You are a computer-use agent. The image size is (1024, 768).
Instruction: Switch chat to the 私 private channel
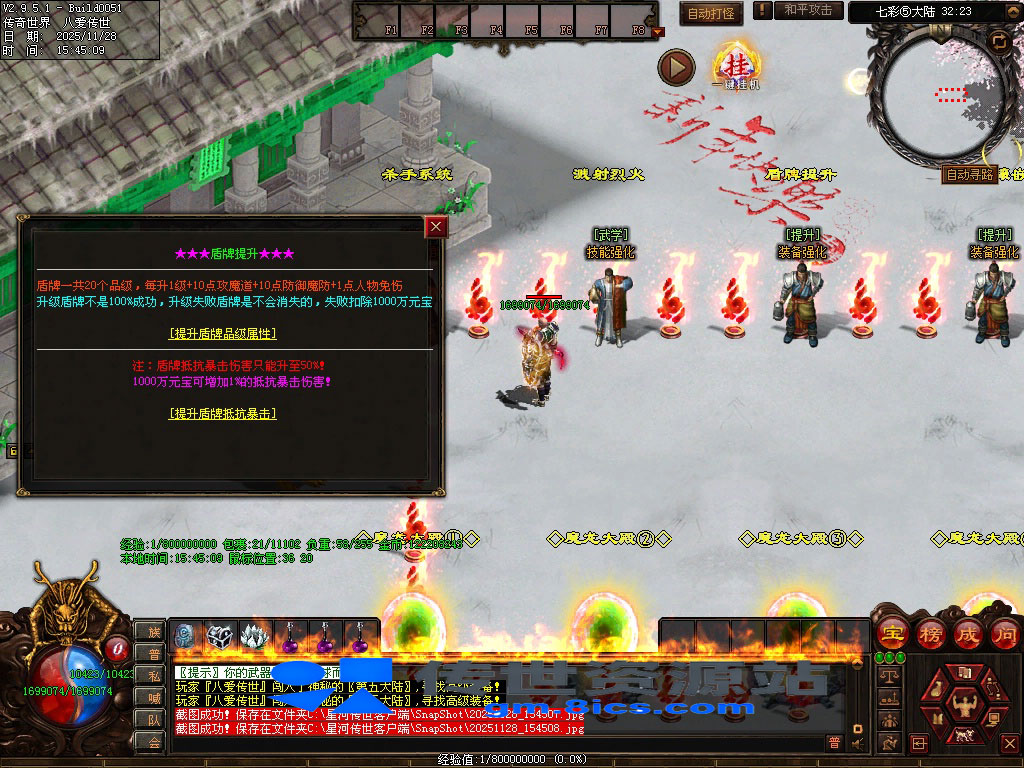150,676
